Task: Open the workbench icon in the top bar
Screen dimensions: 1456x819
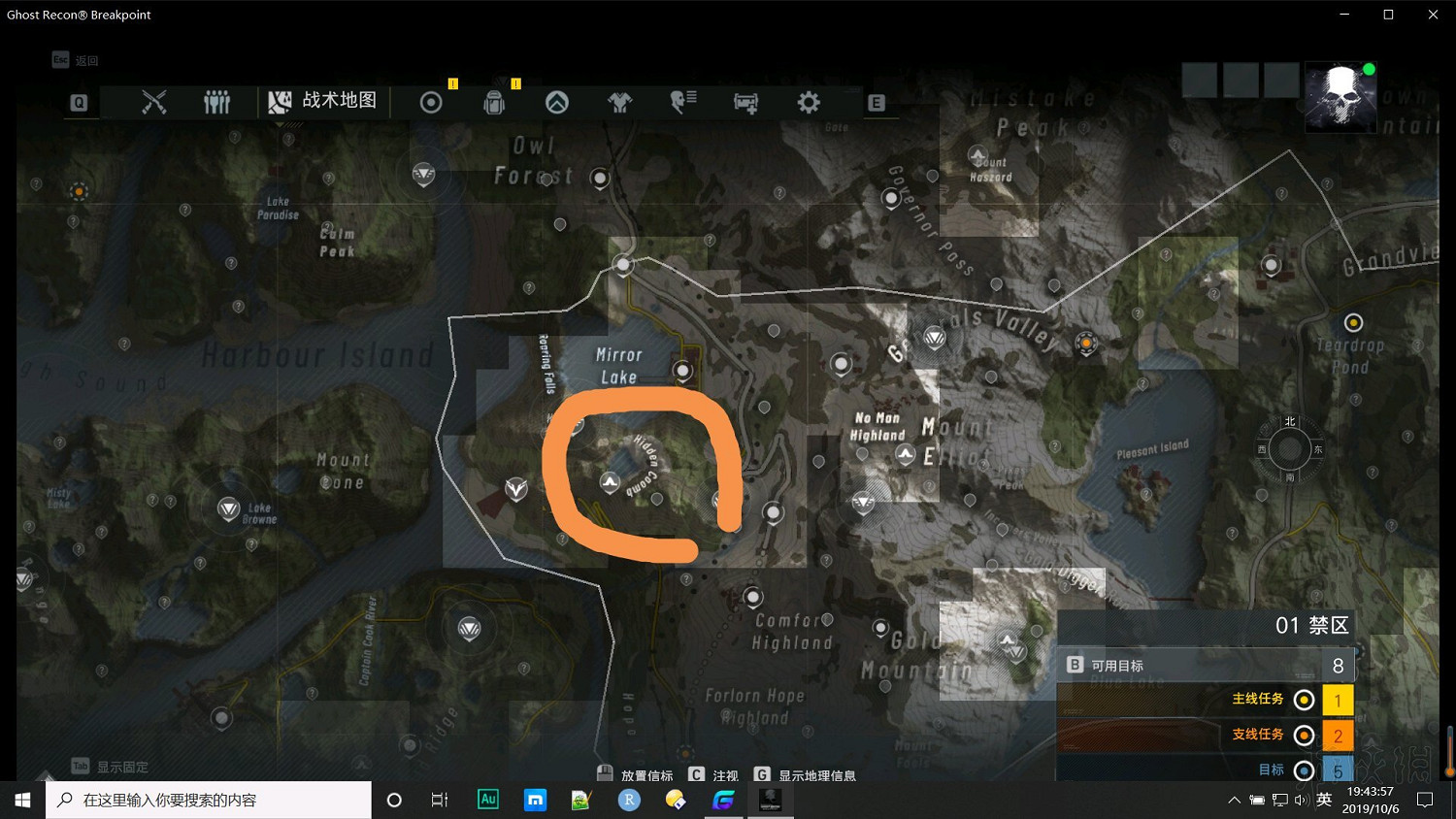Action: [x=745, y=101]
